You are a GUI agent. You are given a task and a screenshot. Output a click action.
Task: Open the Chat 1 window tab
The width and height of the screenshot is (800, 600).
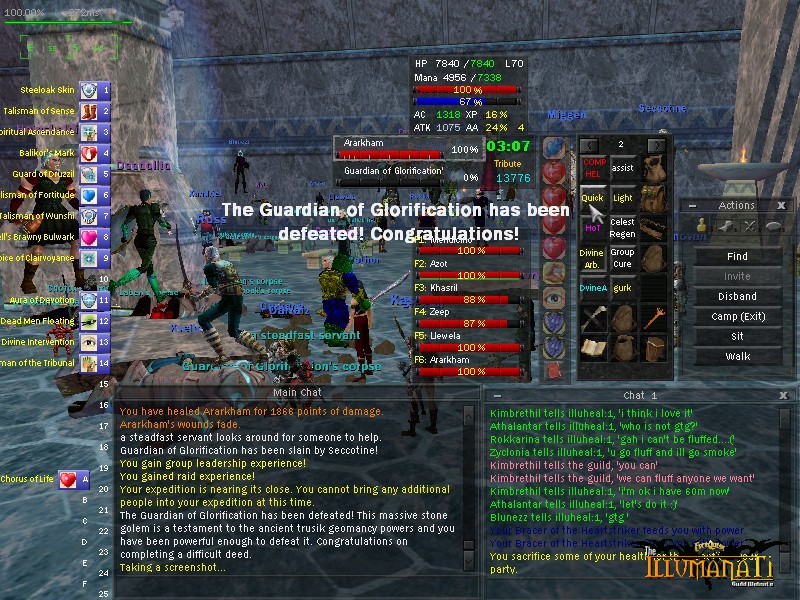coord(640,395)
